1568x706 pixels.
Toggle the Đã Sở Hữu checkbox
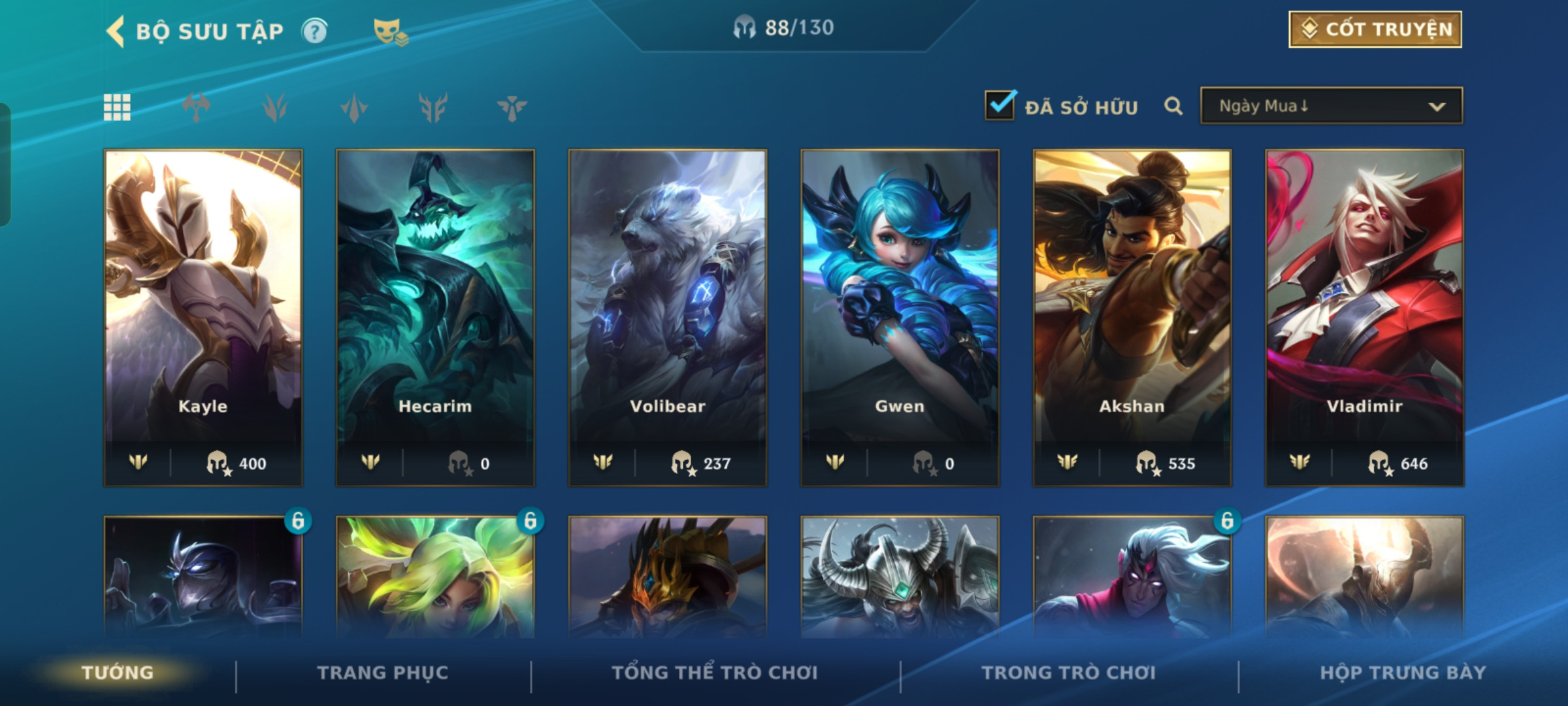(x=1000, y=106)
